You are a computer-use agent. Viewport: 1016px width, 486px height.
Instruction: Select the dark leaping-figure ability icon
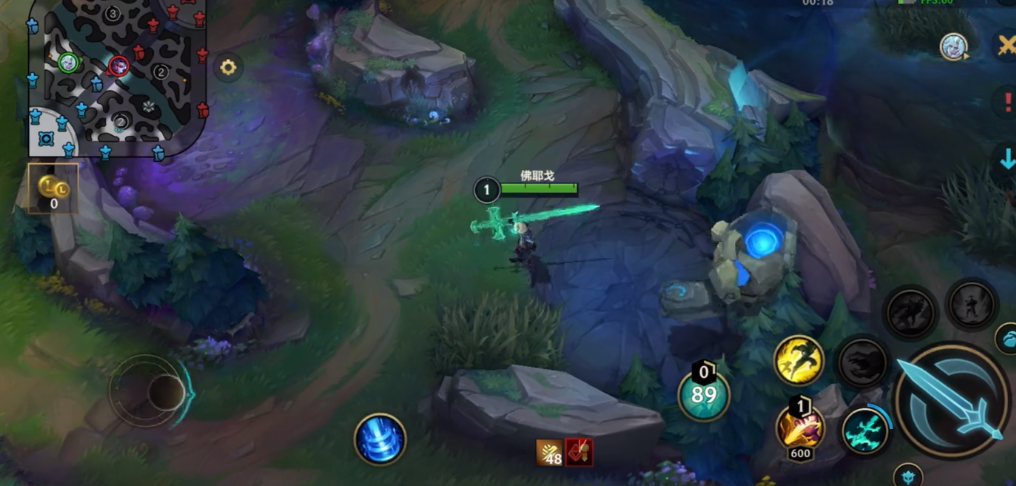tap(910, 311)
